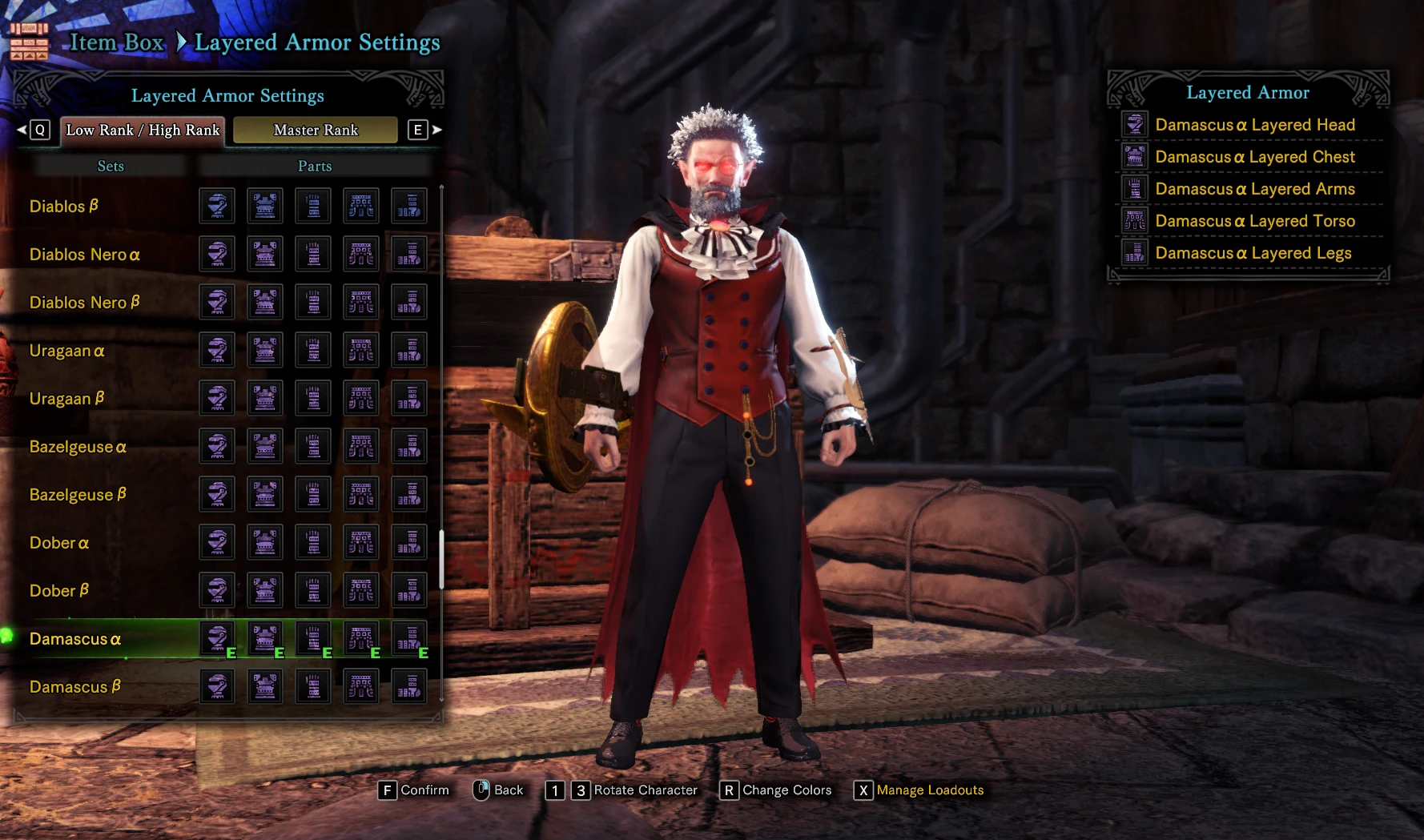Image resolution: width=1424 pixels, height=840 pixels.
Task: Select the Diablos Nero α set
Action: (84, 255)
